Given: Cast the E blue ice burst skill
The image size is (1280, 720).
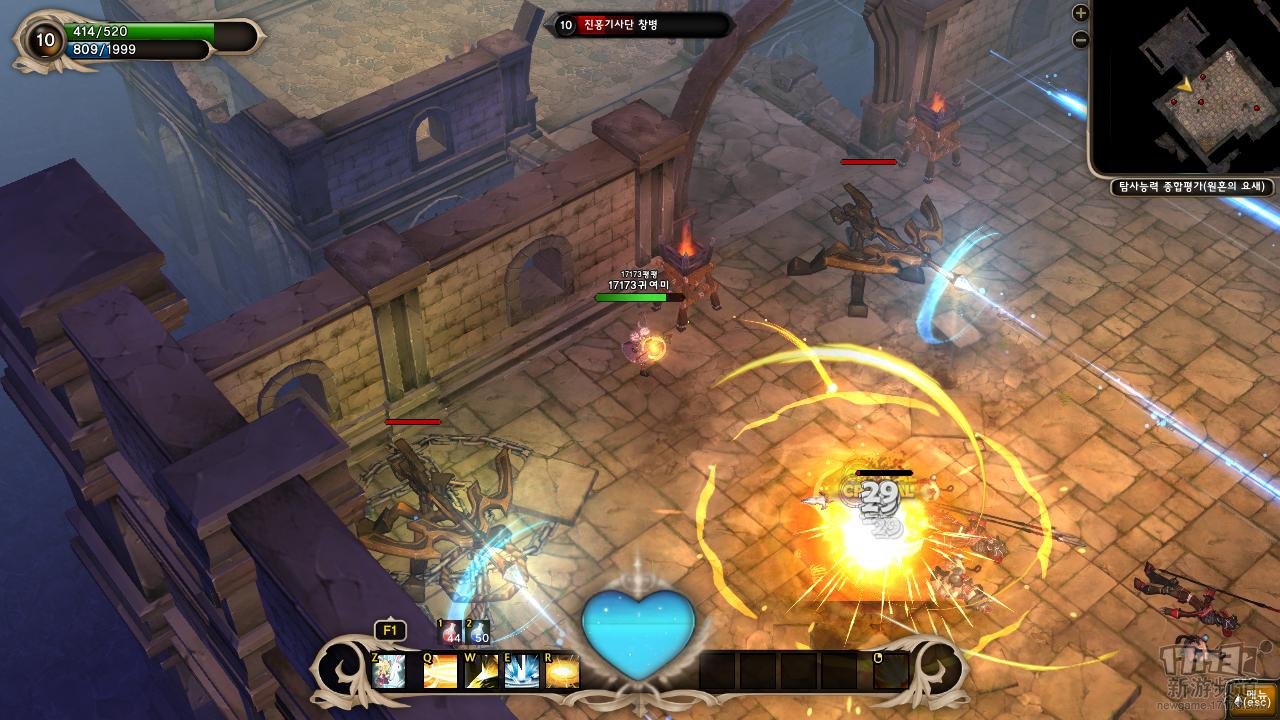Looking at the screenshot, I should tap(522, 670).
